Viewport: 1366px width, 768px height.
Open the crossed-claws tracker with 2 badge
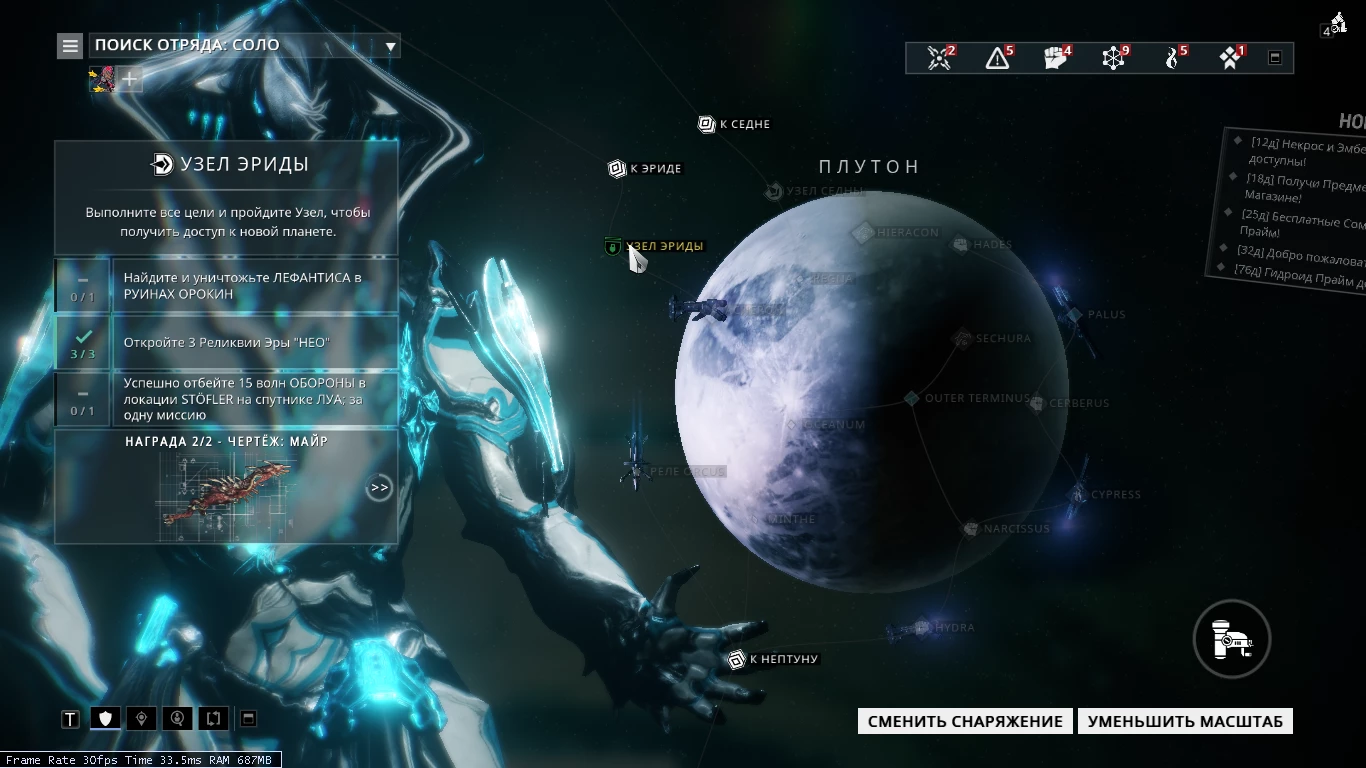pos(939,58)
